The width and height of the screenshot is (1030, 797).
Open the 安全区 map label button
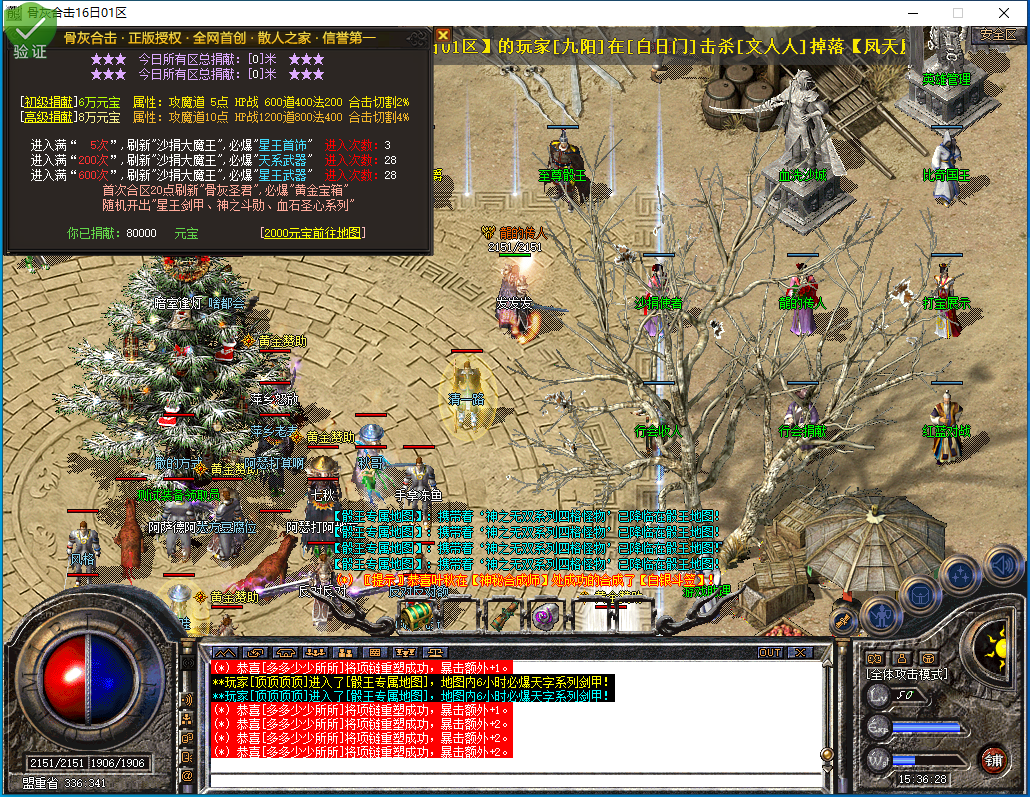click(997, 35)
